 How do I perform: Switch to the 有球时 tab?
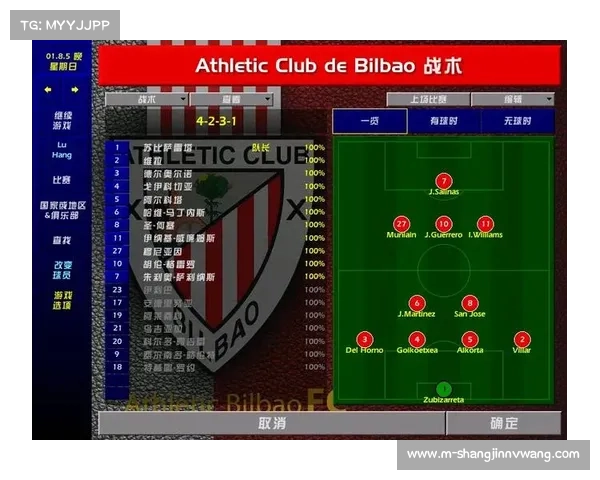click(444, 121)
